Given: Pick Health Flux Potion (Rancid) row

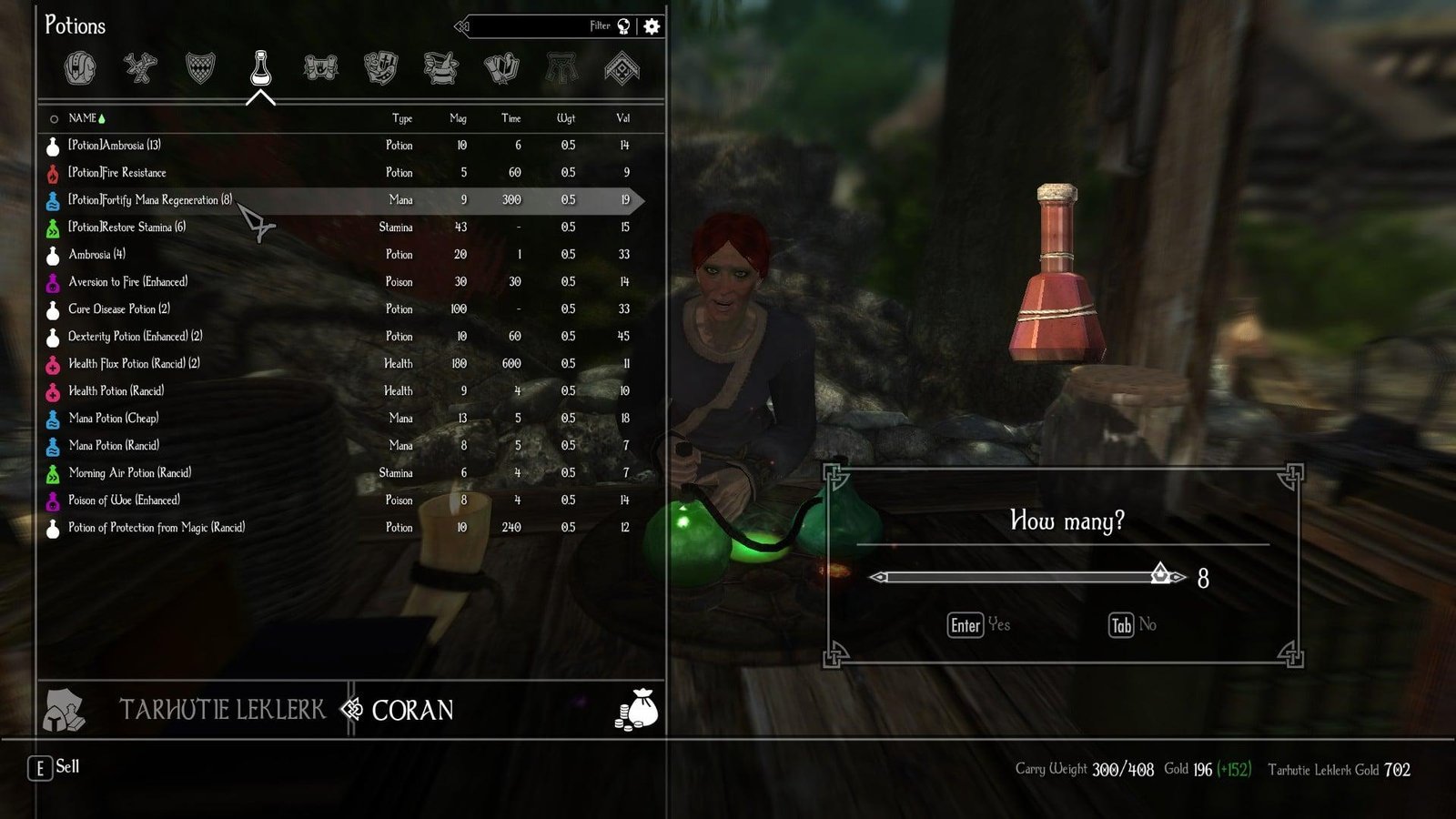Looking at the screenshot, I should coord(134,364).
